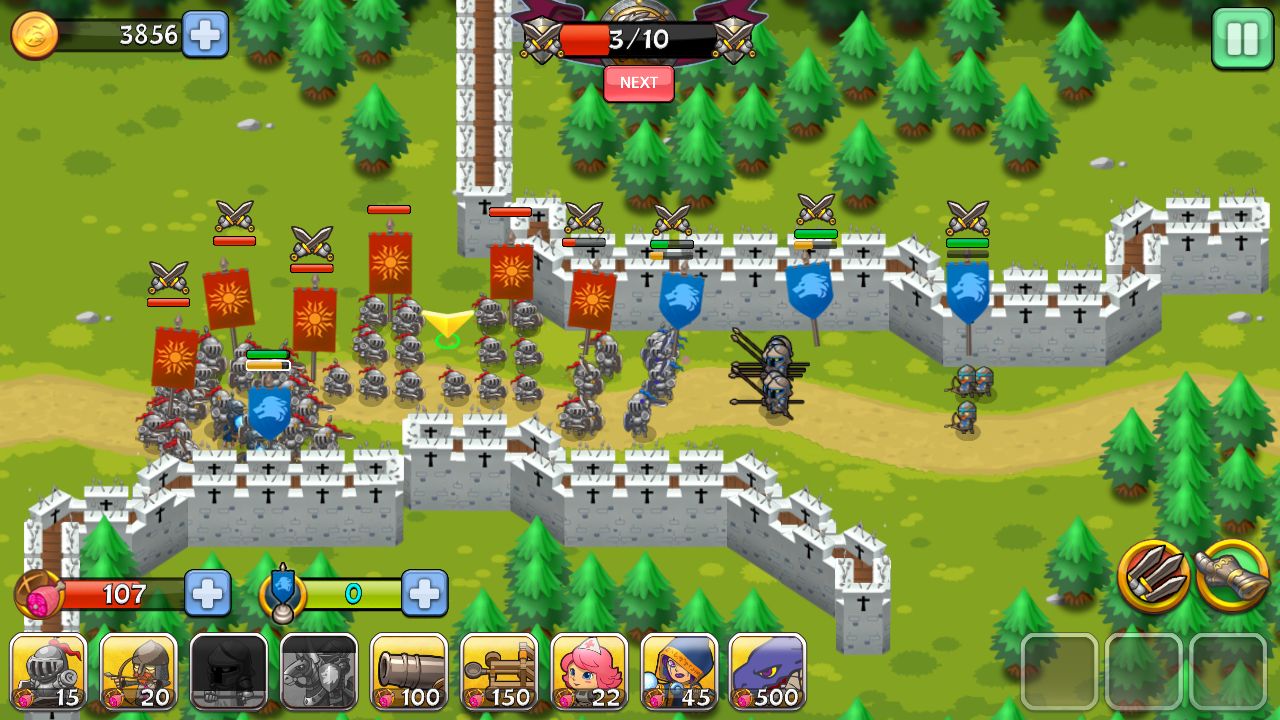Deploy the catapult costing 150
The image size is (1280, 720).
[498, 672]
